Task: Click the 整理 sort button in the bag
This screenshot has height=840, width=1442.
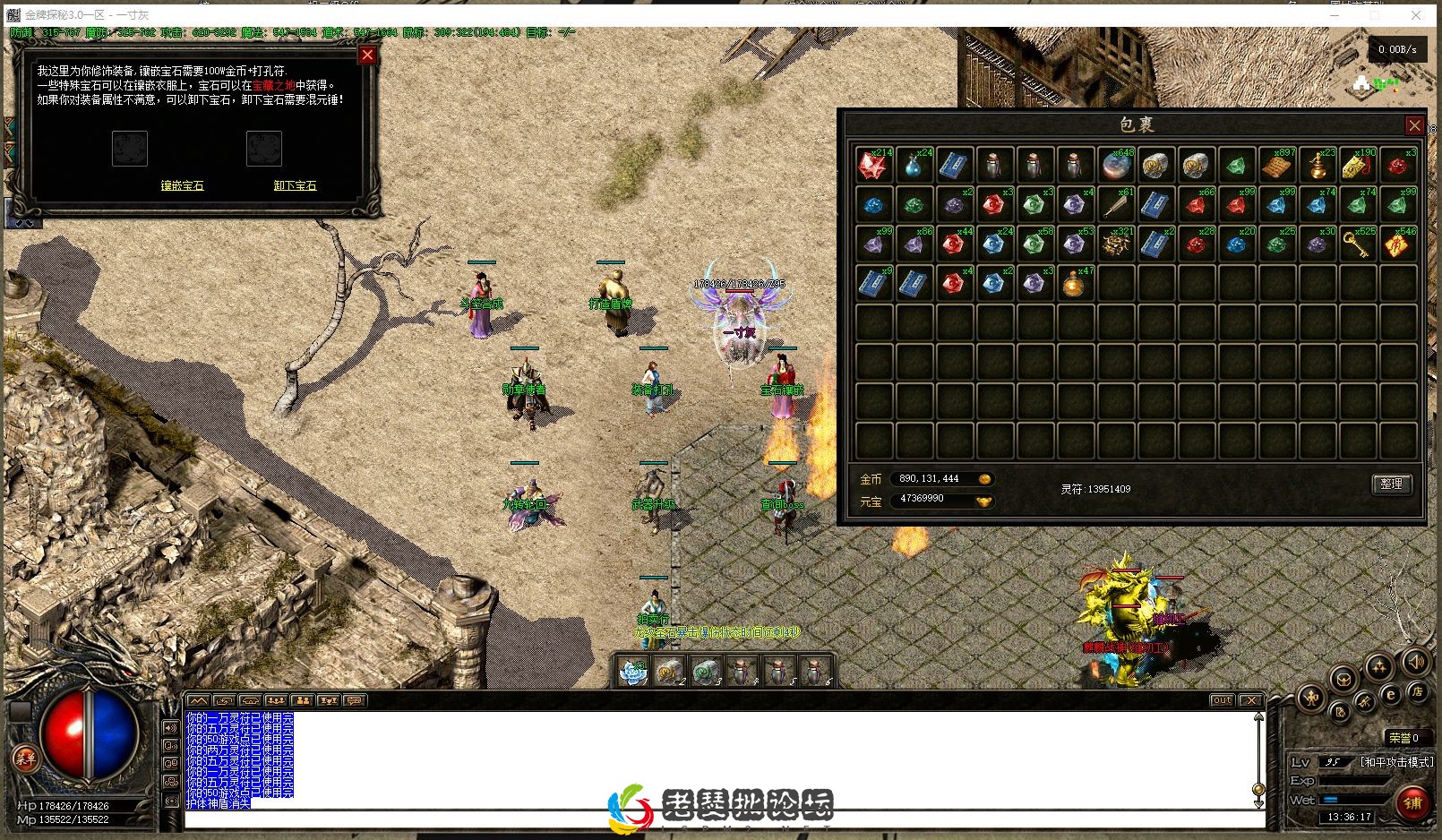Action: [1391, 484]
